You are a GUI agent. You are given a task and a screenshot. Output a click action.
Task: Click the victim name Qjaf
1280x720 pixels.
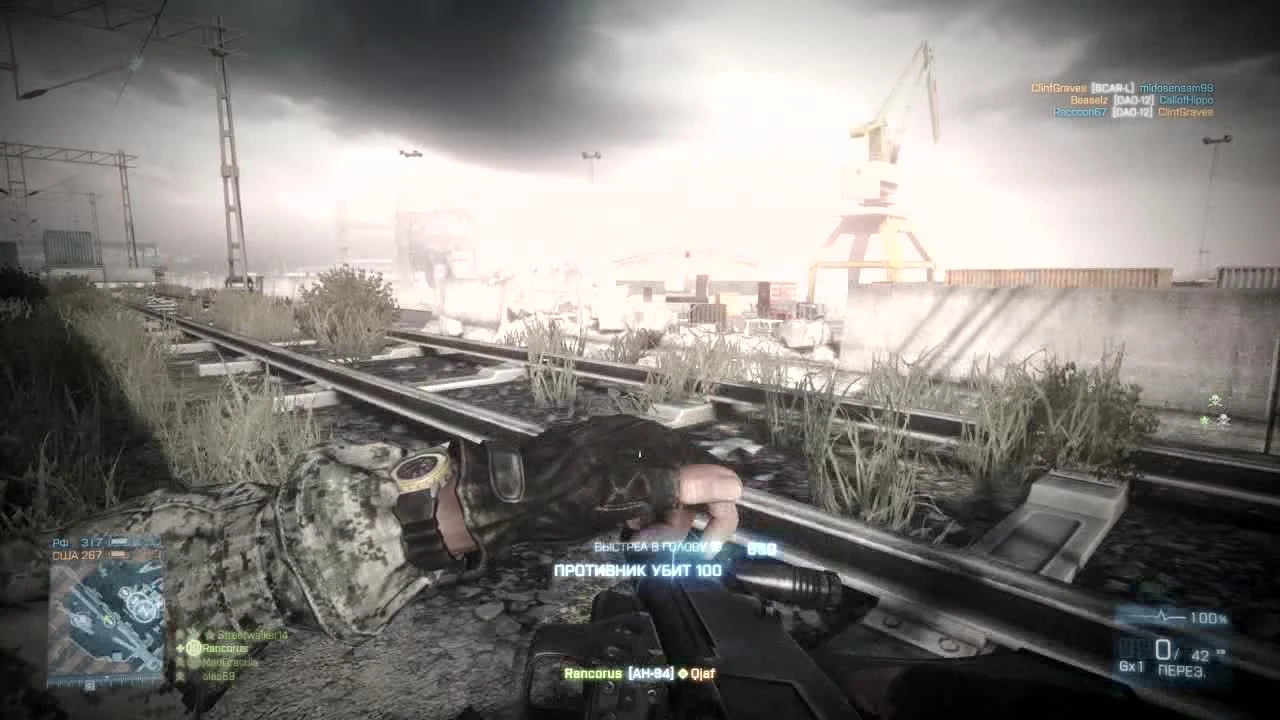(x=702, y=673)
